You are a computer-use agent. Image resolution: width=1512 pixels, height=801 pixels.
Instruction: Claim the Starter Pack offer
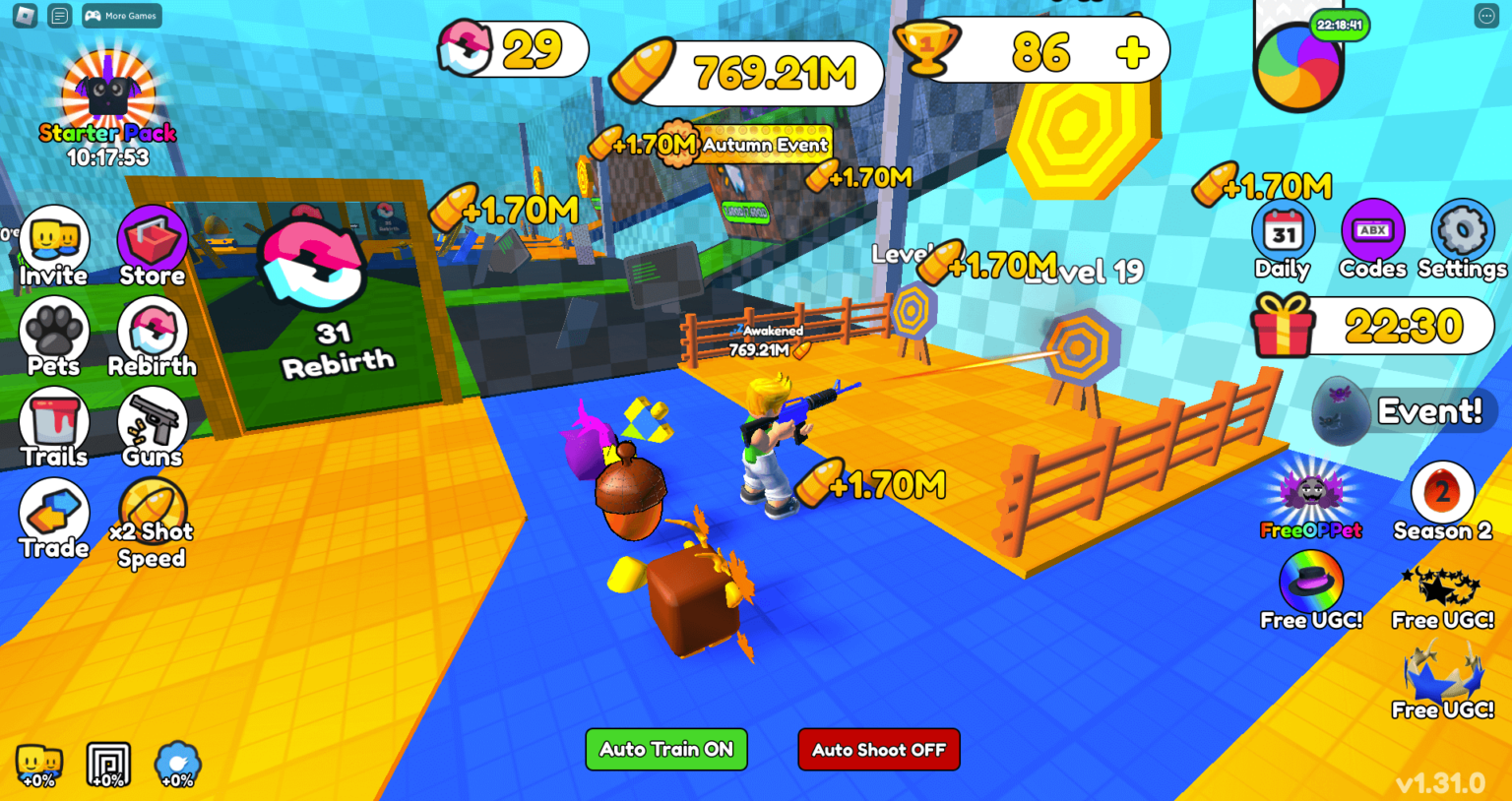(x=107, y=95)
